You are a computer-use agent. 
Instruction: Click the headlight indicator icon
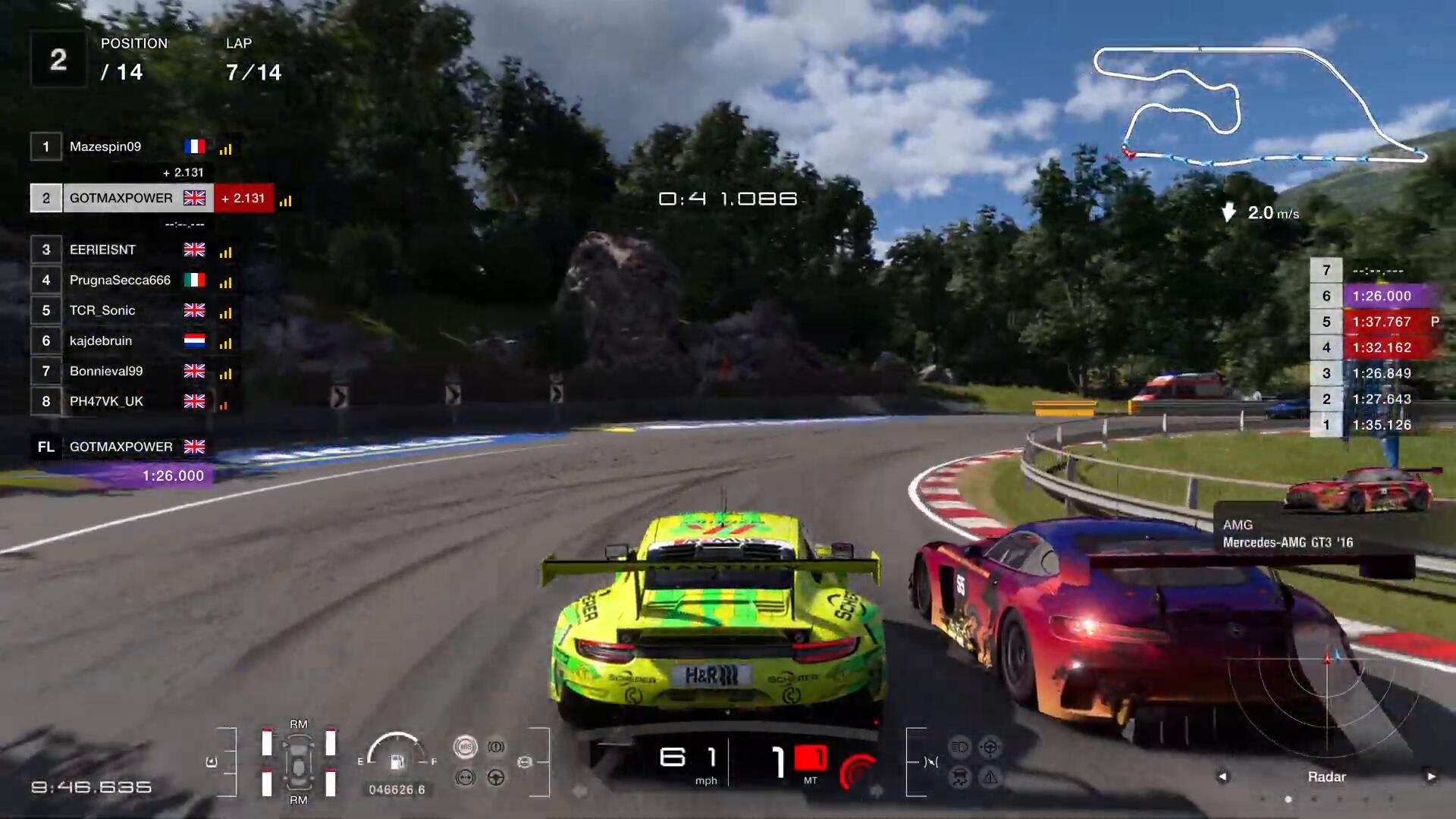[959, 747]
